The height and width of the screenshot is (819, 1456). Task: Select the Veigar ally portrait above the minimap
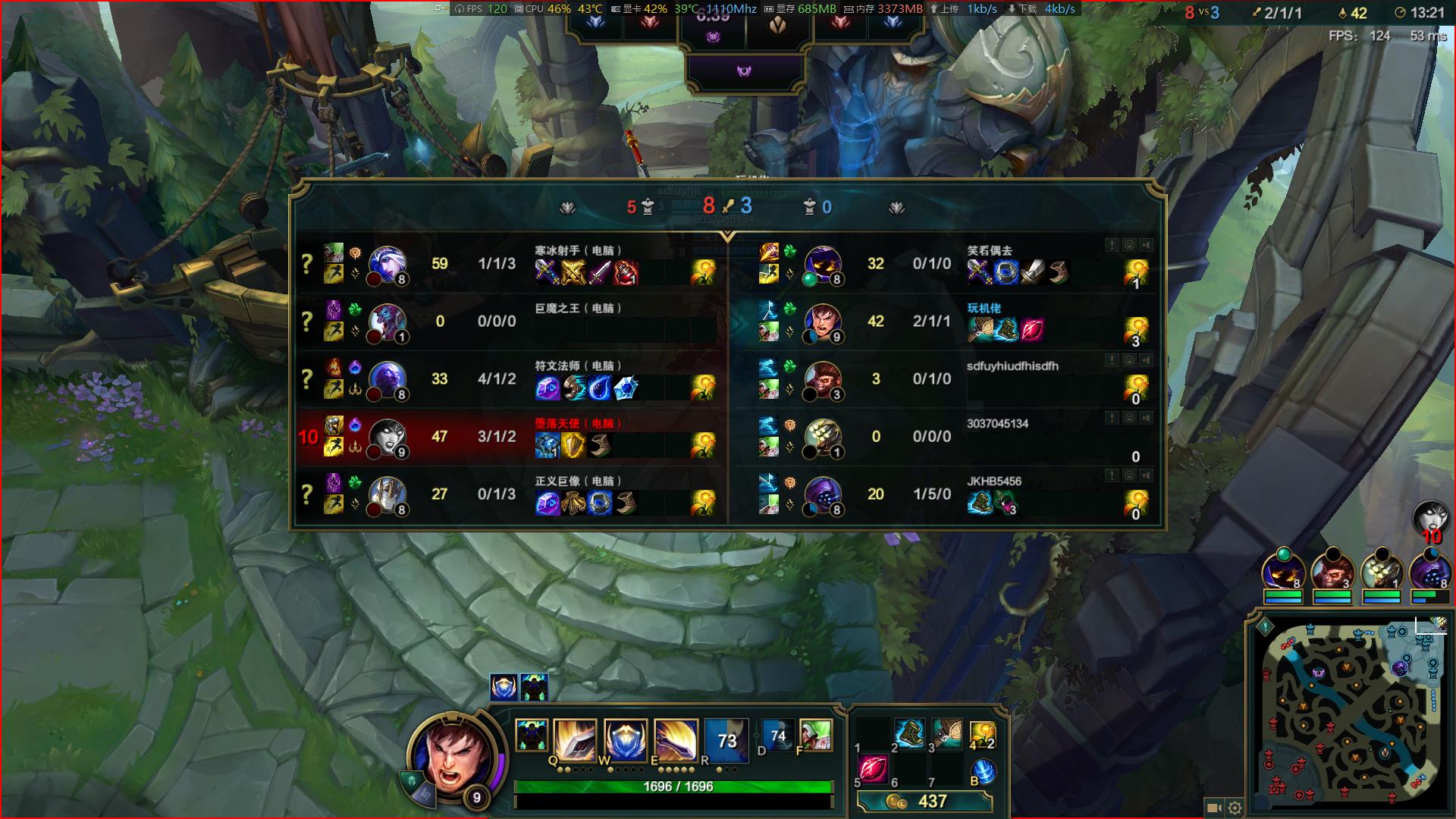pos(1283,571)
